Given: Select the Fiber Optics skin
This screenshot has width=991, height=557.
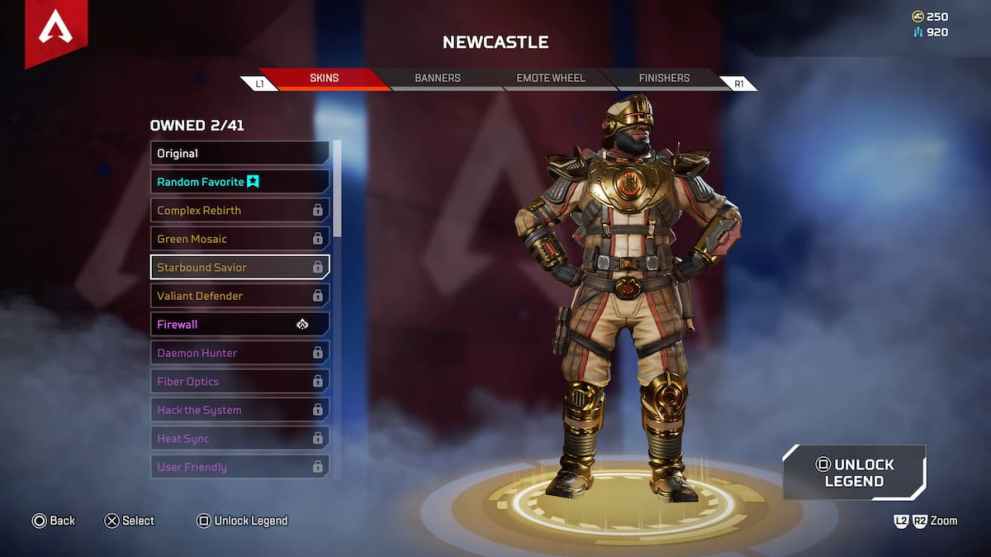Looking at the screenshot, I should click(240, 382).
